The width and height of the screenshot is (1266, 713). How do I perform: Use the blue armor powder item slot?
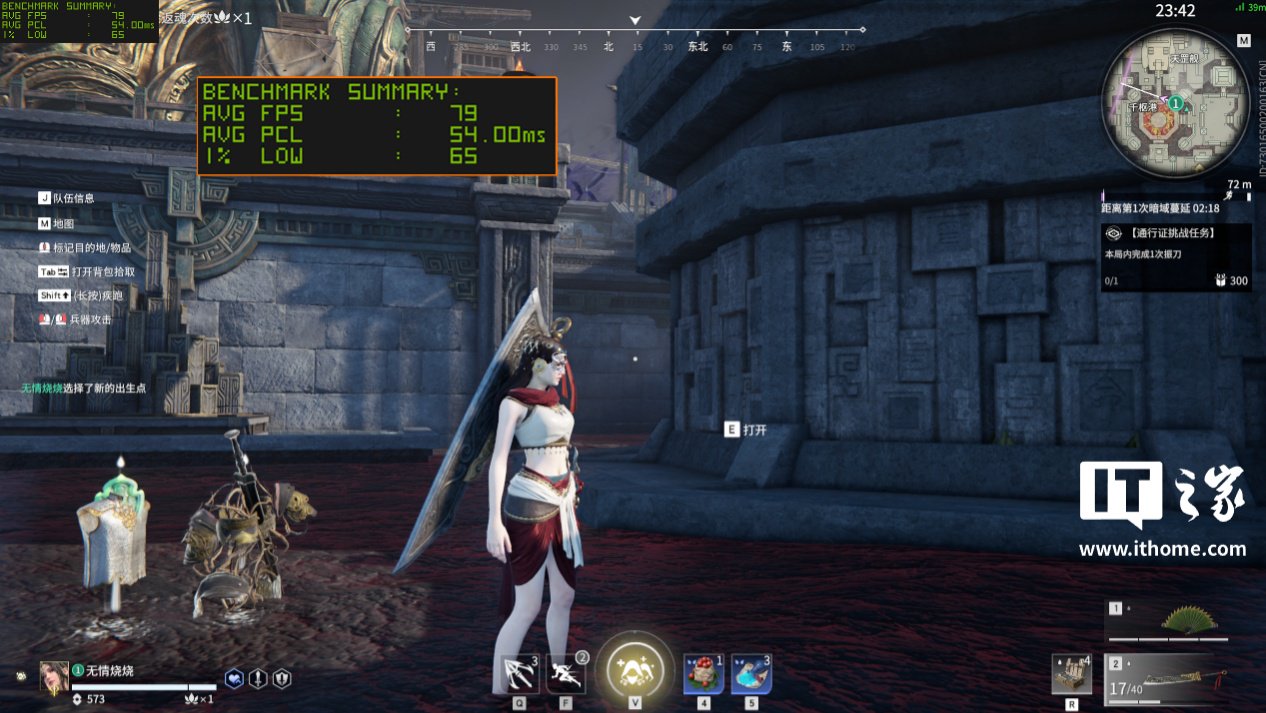pos(751,672)
